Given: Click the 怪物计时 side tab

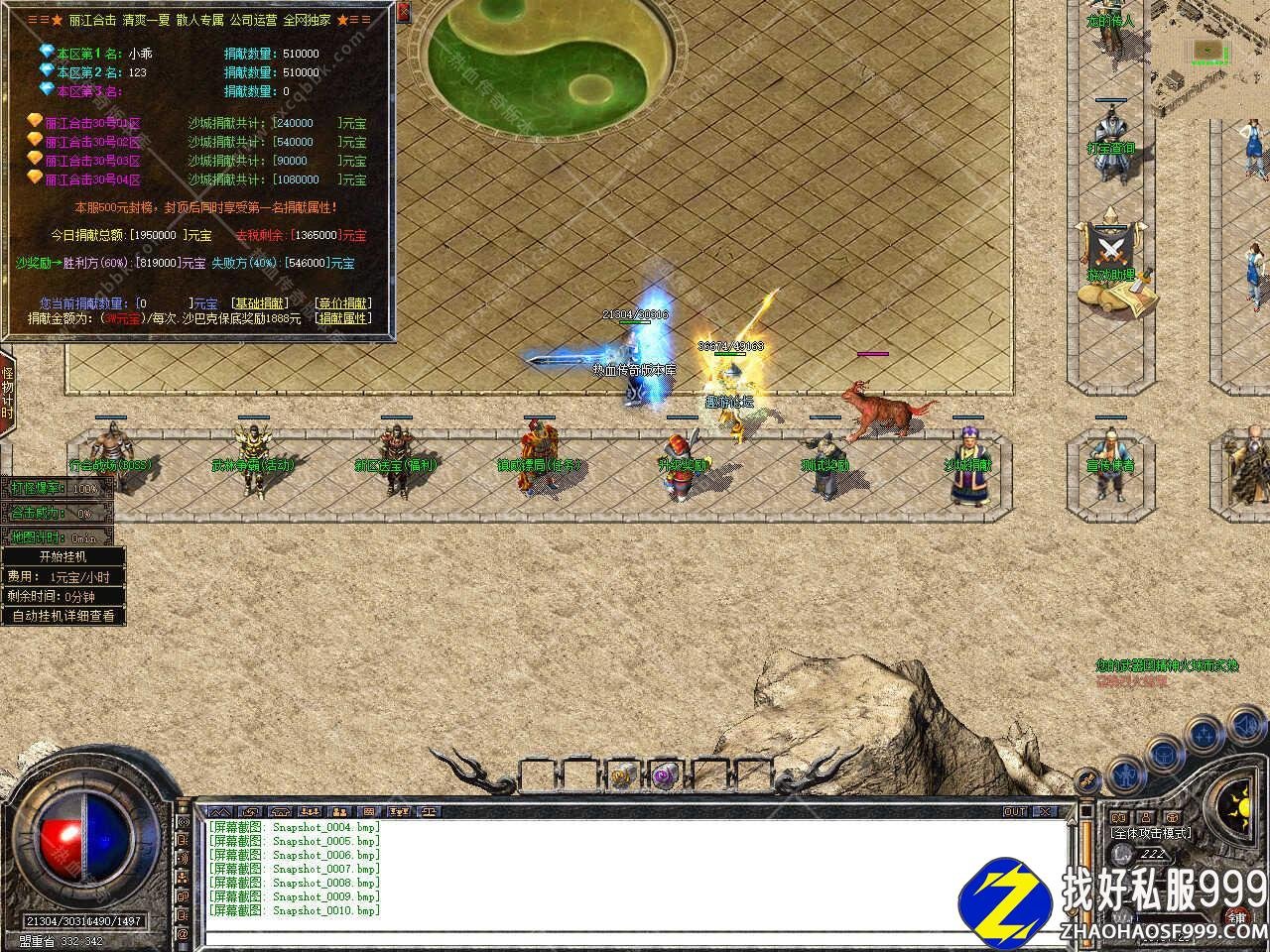Looking at the screenshot, I should (7, 393).
